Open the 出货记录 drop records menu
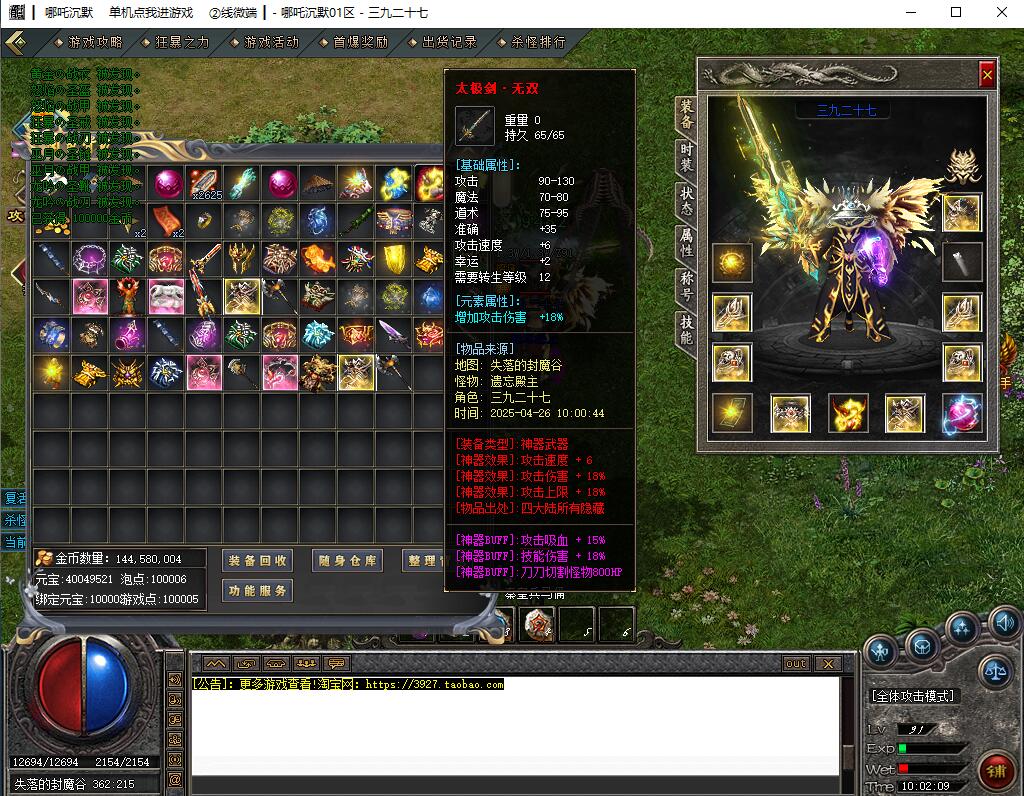This screenshot has width=1024, height=796. pos(443,42)
